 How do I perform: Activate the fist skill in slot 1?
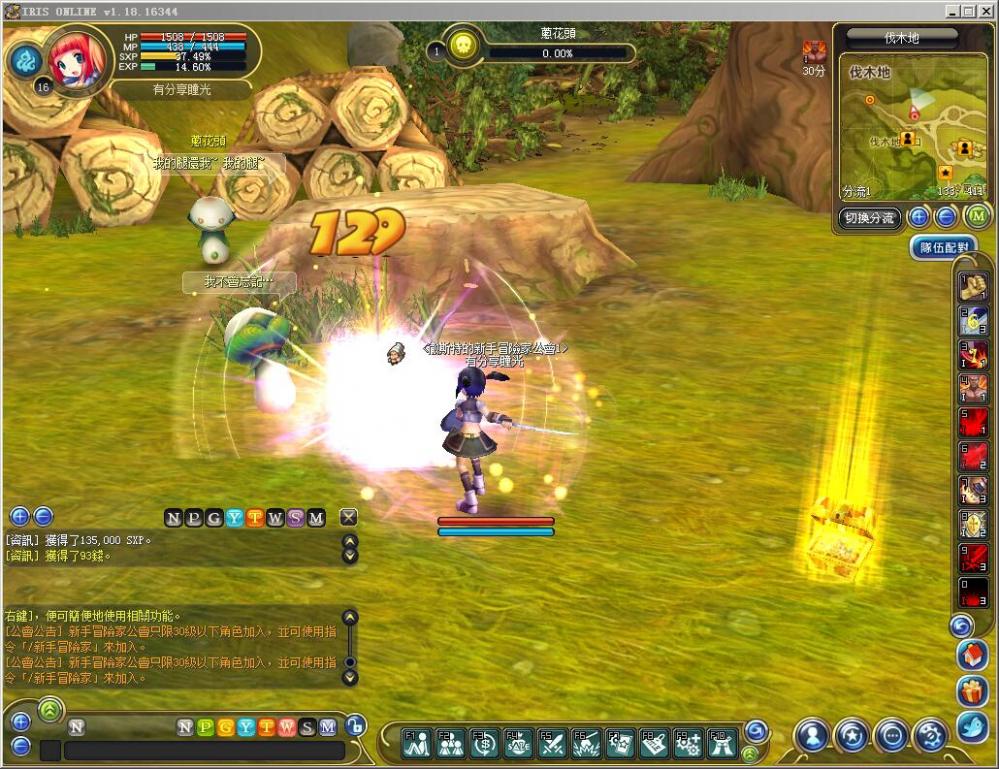tap(973, 287)
